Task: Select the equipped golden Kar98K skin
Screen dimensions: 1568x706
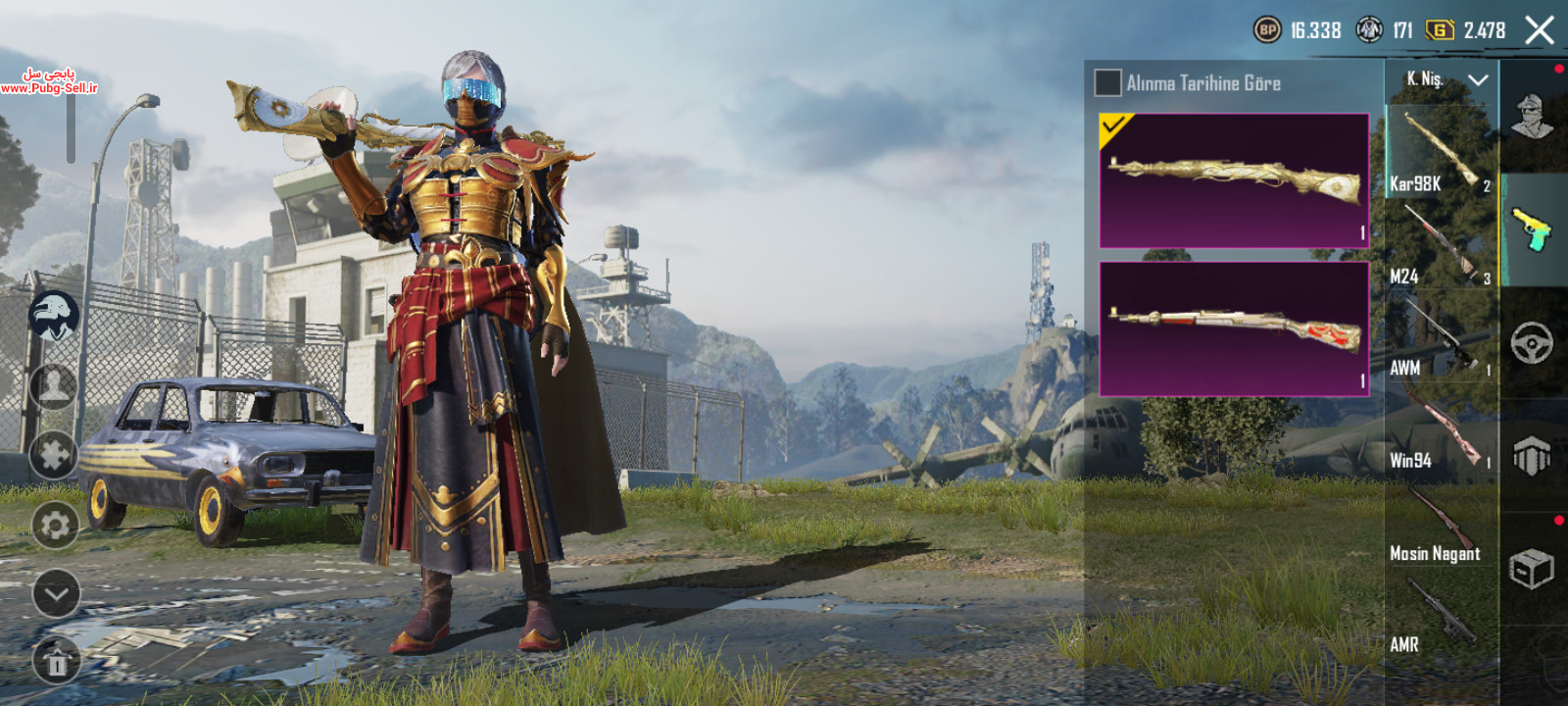Action: click(x=1234, y=180)
